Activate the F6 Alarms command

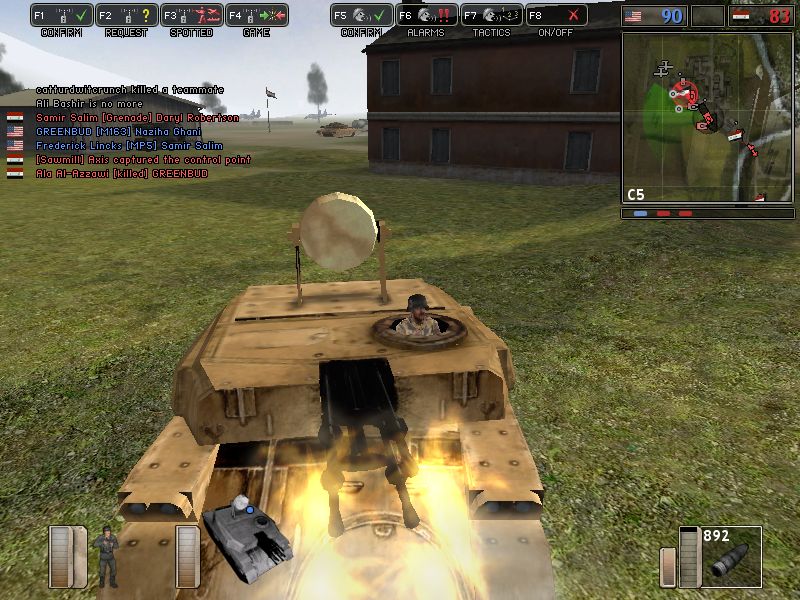tap(427, 16)
